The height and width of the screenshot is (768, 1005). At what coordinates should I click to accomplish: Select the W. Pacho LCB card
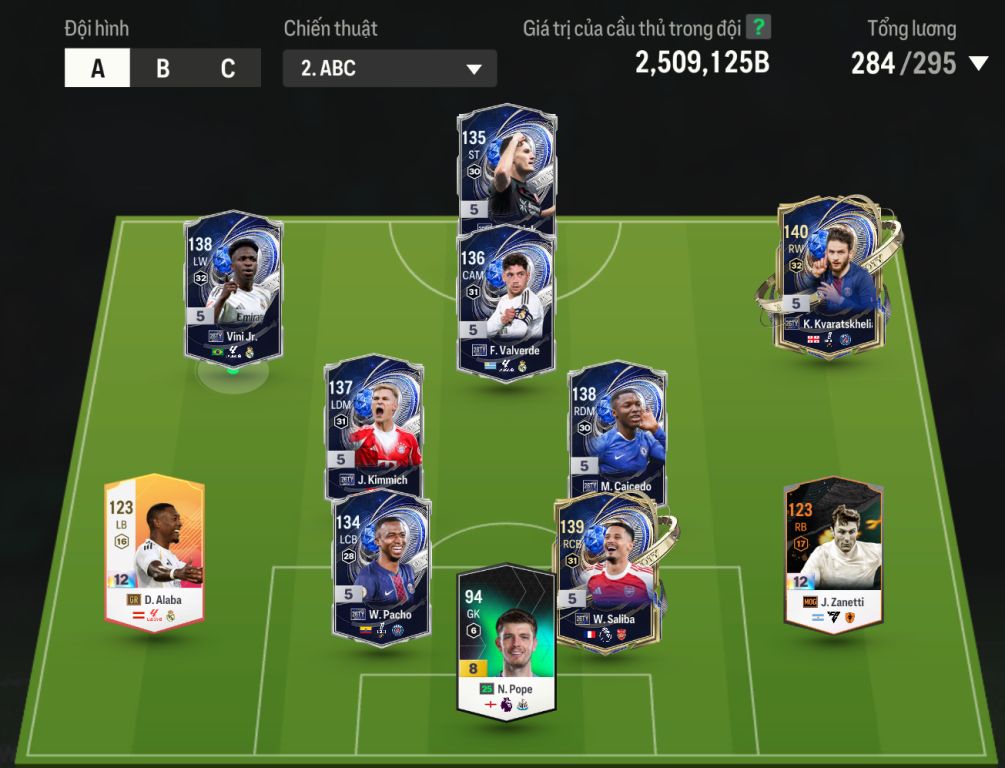click(x=382, y=567)
